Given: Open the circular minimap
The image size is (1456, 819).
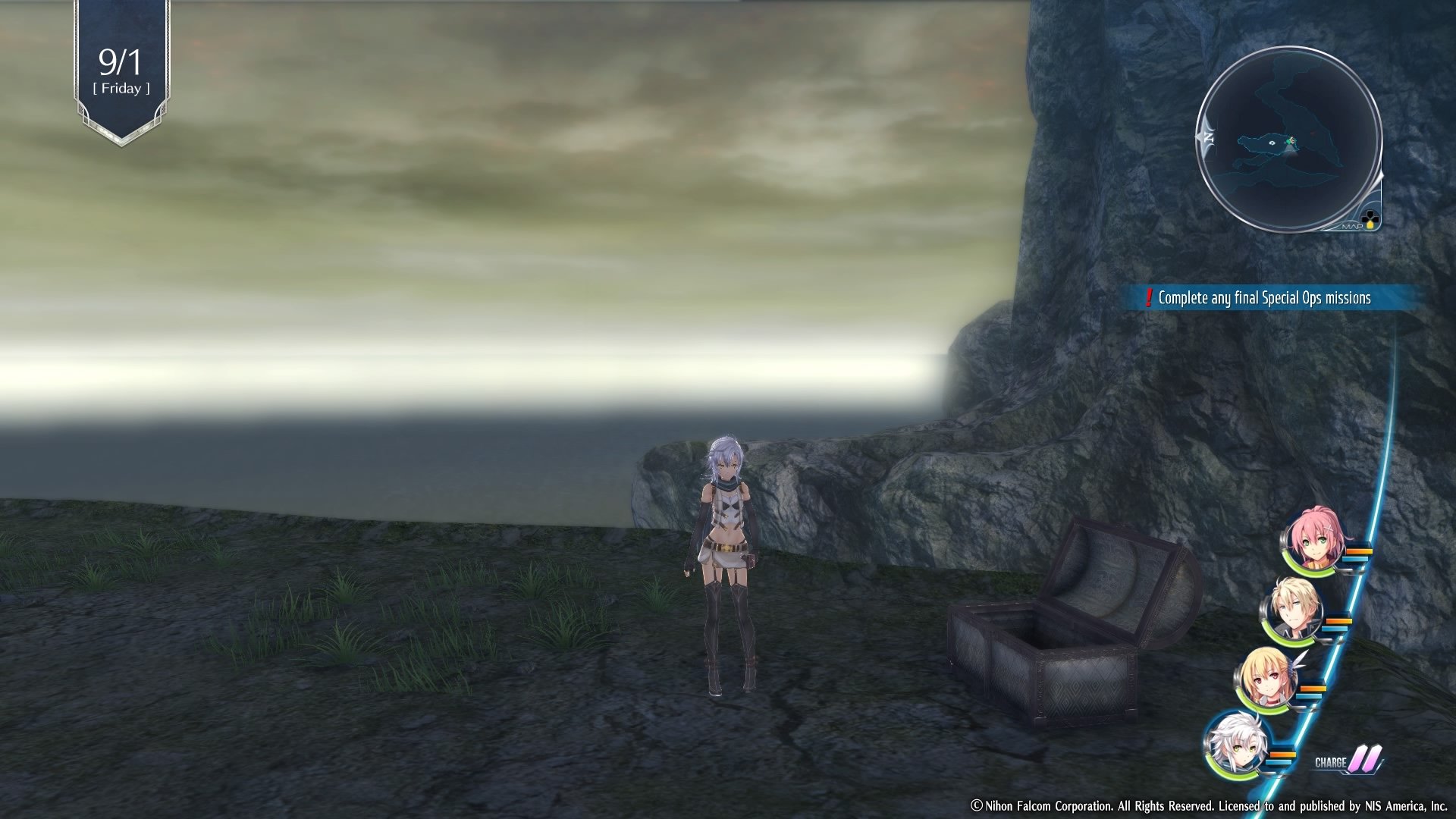Looking at the screenshot, I should click(x=1288, y=140).
